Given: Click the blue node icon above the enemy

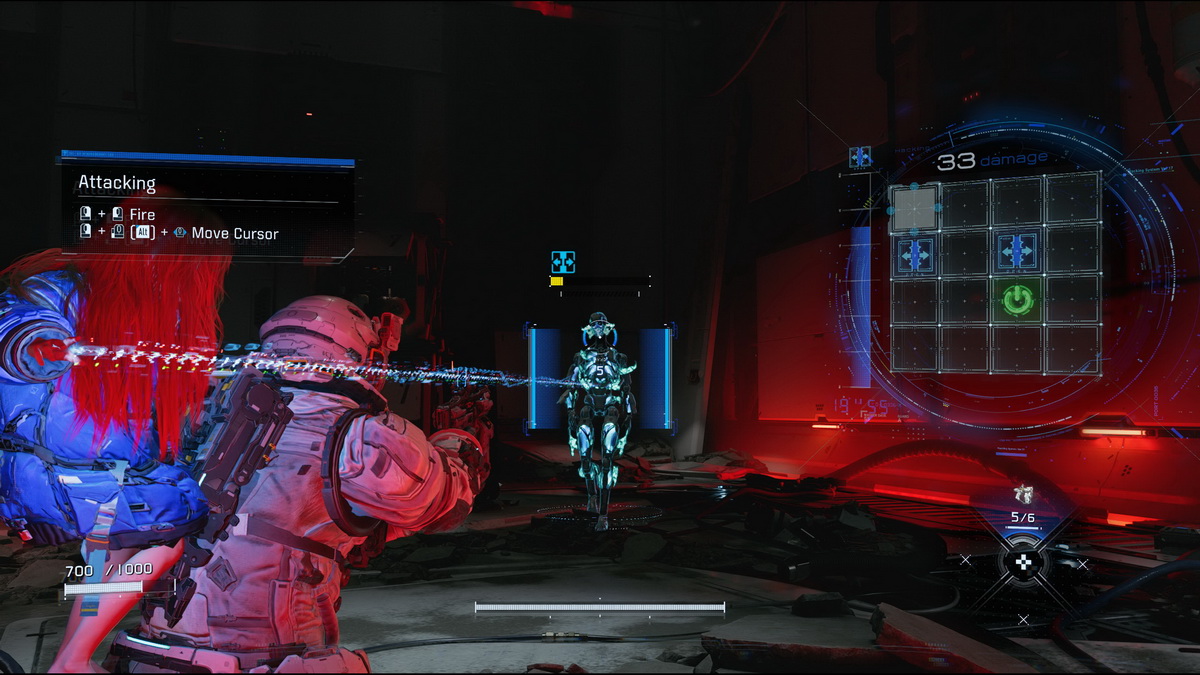Looking at the screenshot, I should (x=563, y=262).
